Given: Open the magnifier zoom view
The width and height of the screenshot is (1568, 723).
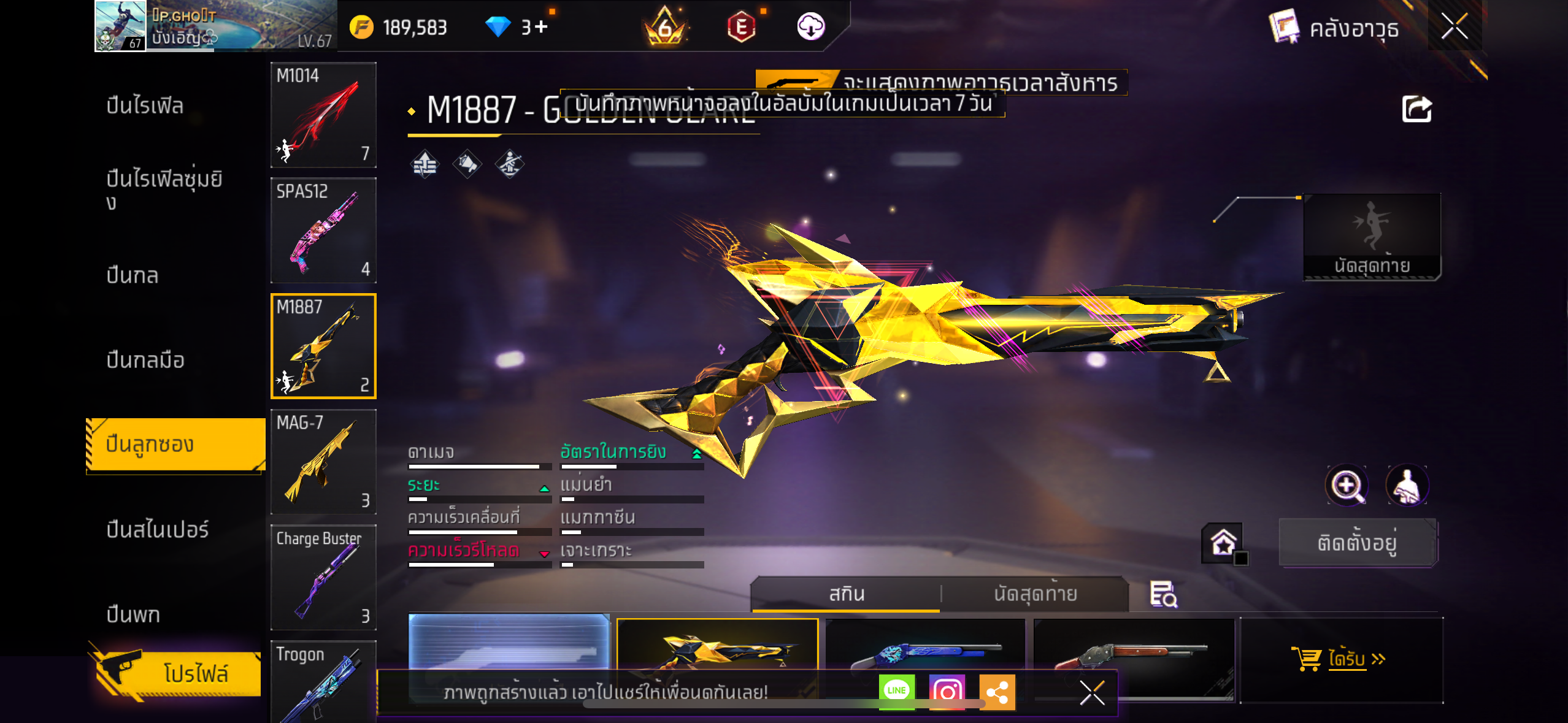Looking at the screenshot, I should (1346, 486).
